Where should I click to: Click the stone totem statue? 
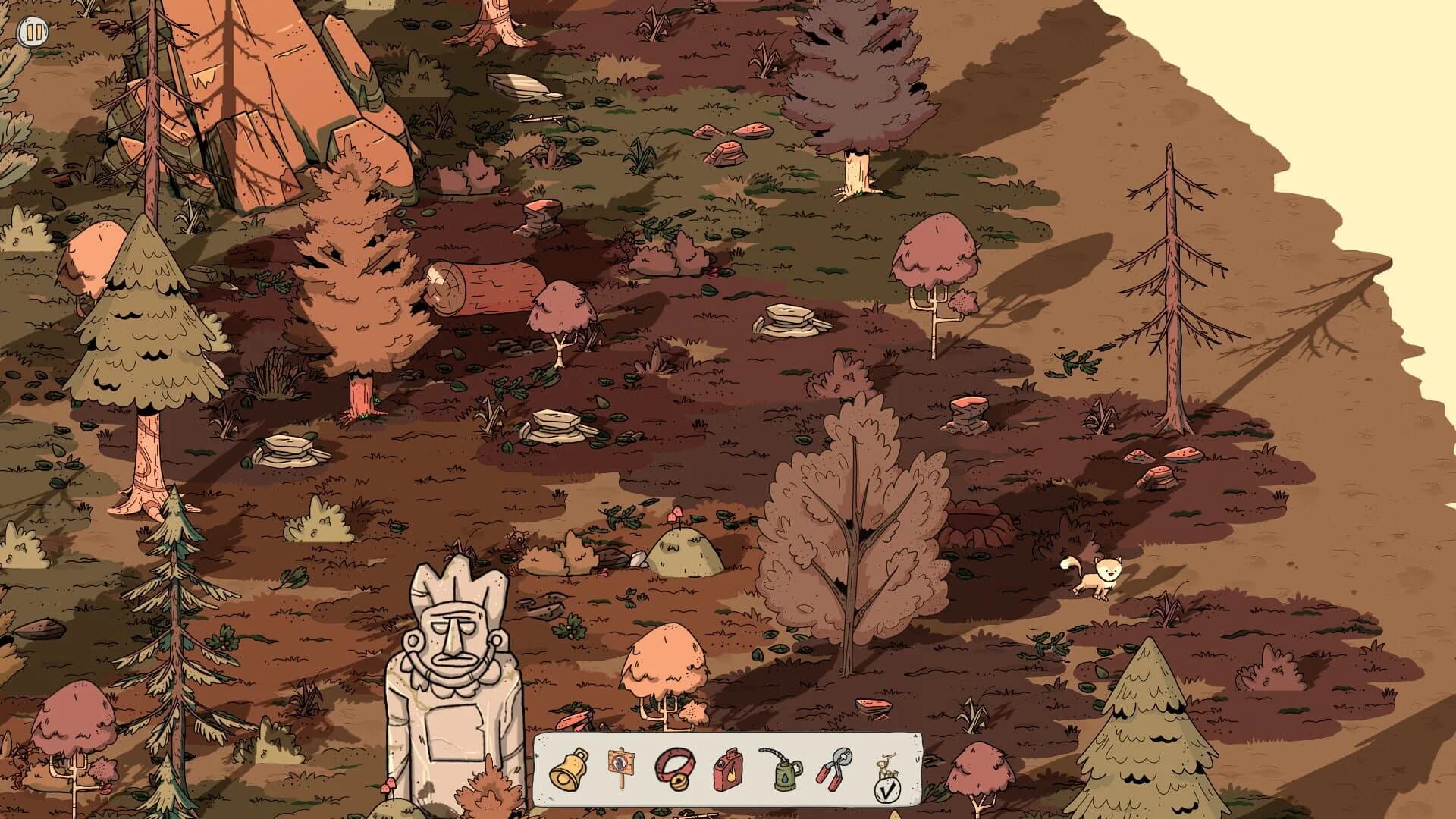(x=455, y=667)
